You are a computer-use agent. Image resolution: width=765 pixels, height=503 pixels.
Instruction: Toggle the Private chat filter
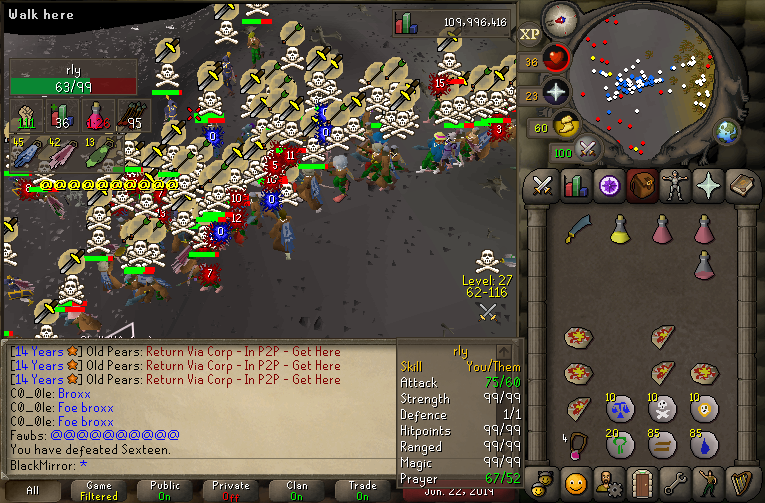click(231, 490)
